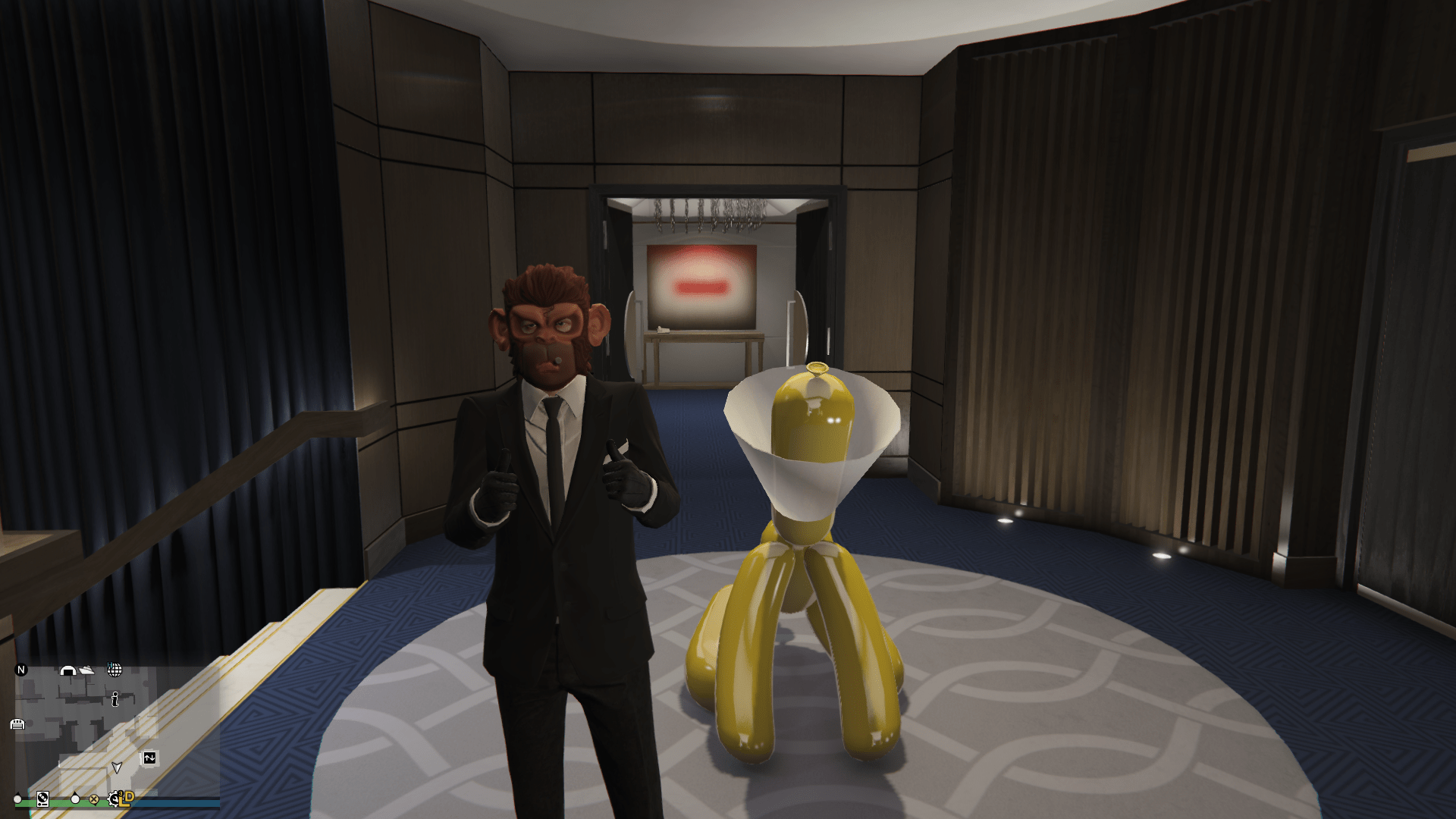Select the yellow X destination blip
This screenshot has height=819, width=1456.
94,800
